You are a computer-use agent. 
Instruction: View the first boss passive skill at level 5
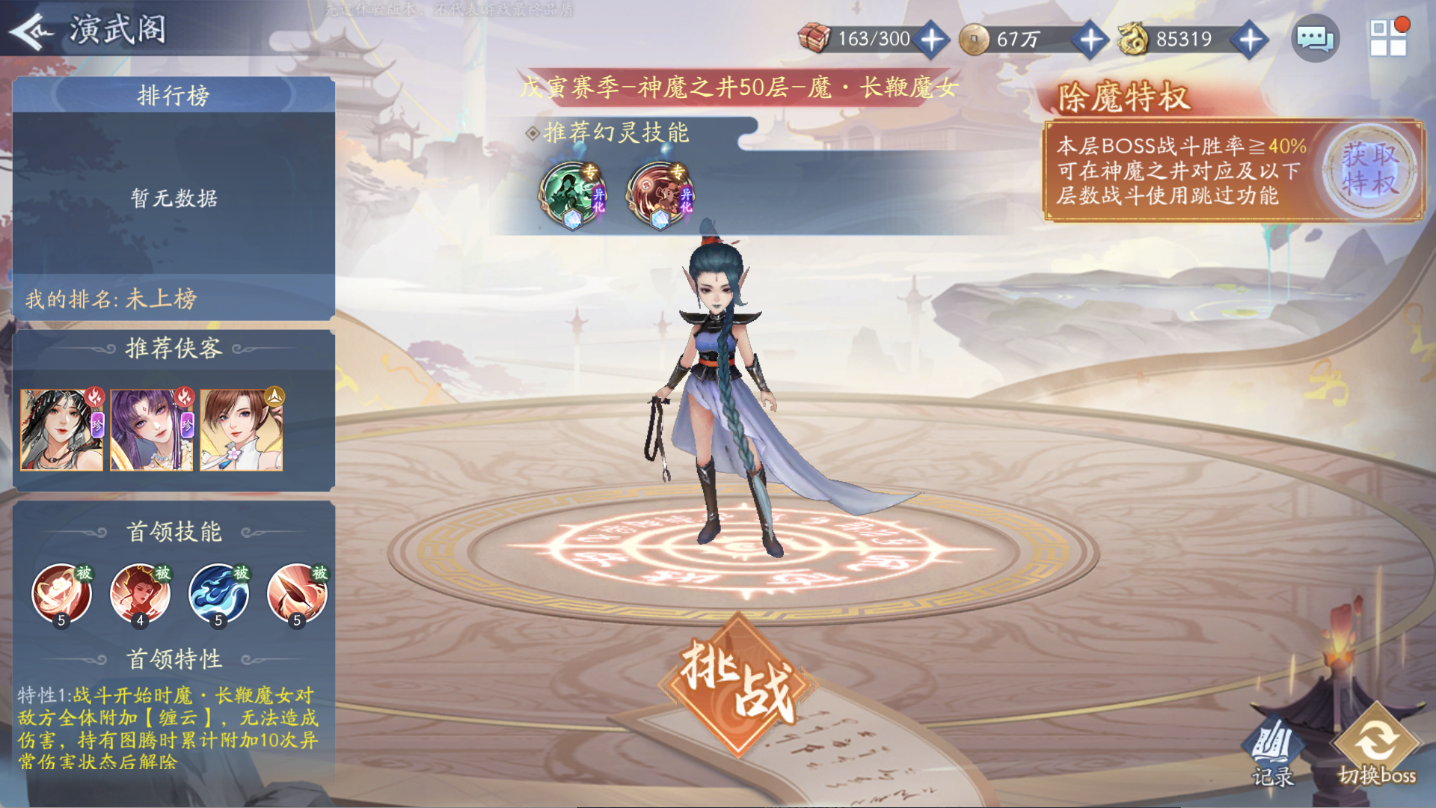click(62, 592)
